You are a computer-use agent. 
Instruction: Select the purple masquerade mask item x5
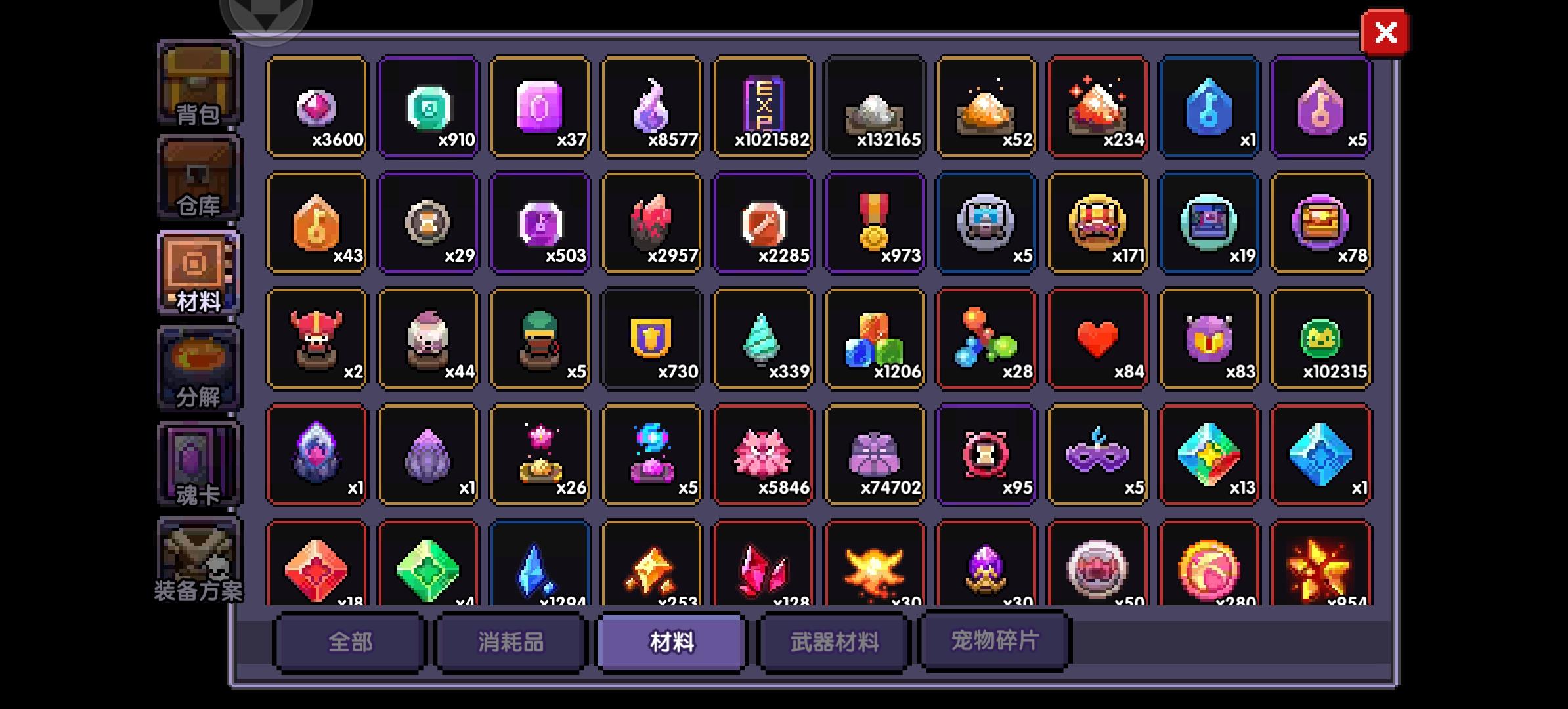click(1098, 454)
